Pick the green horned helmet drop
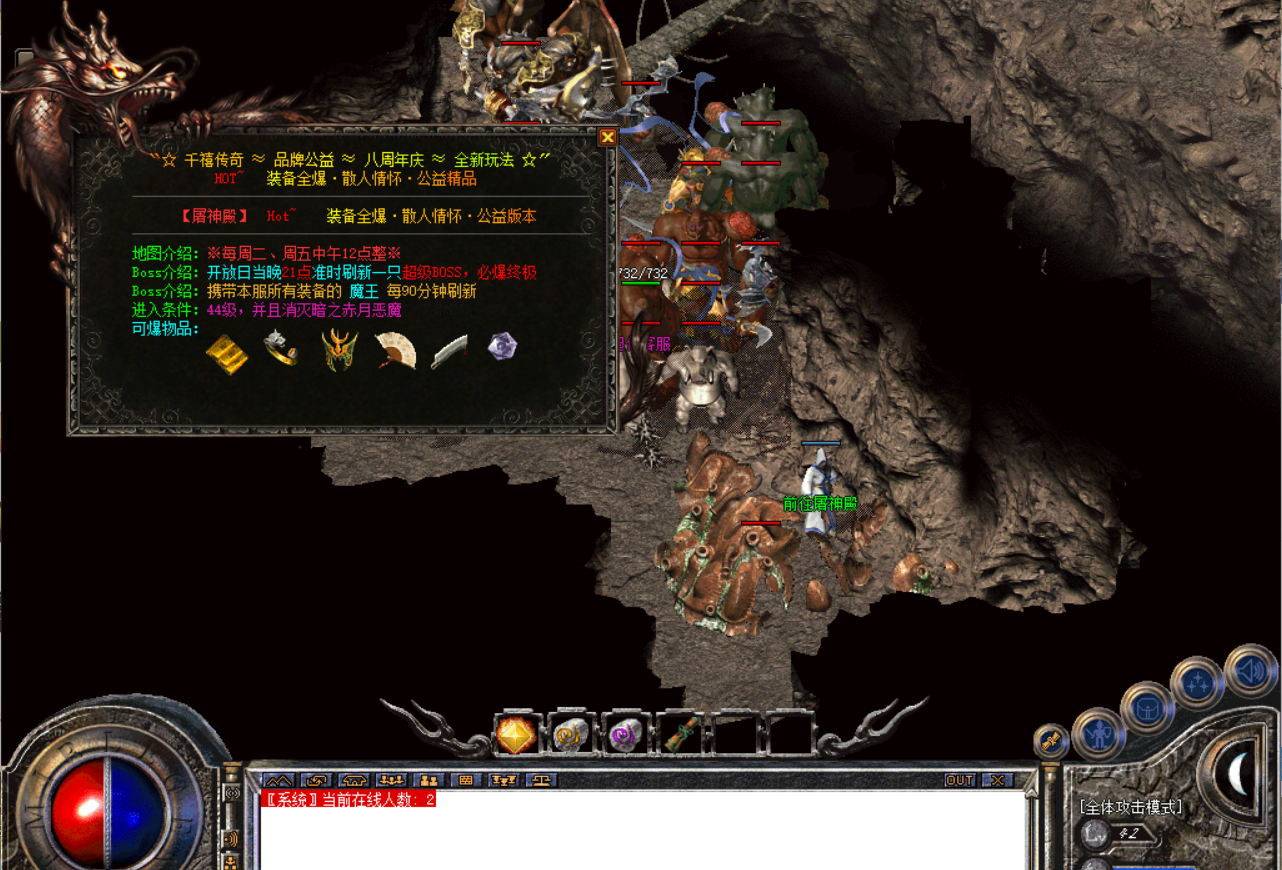This screenshot has width=1282, height=870. pyautogui.click(x=339, y=351)
